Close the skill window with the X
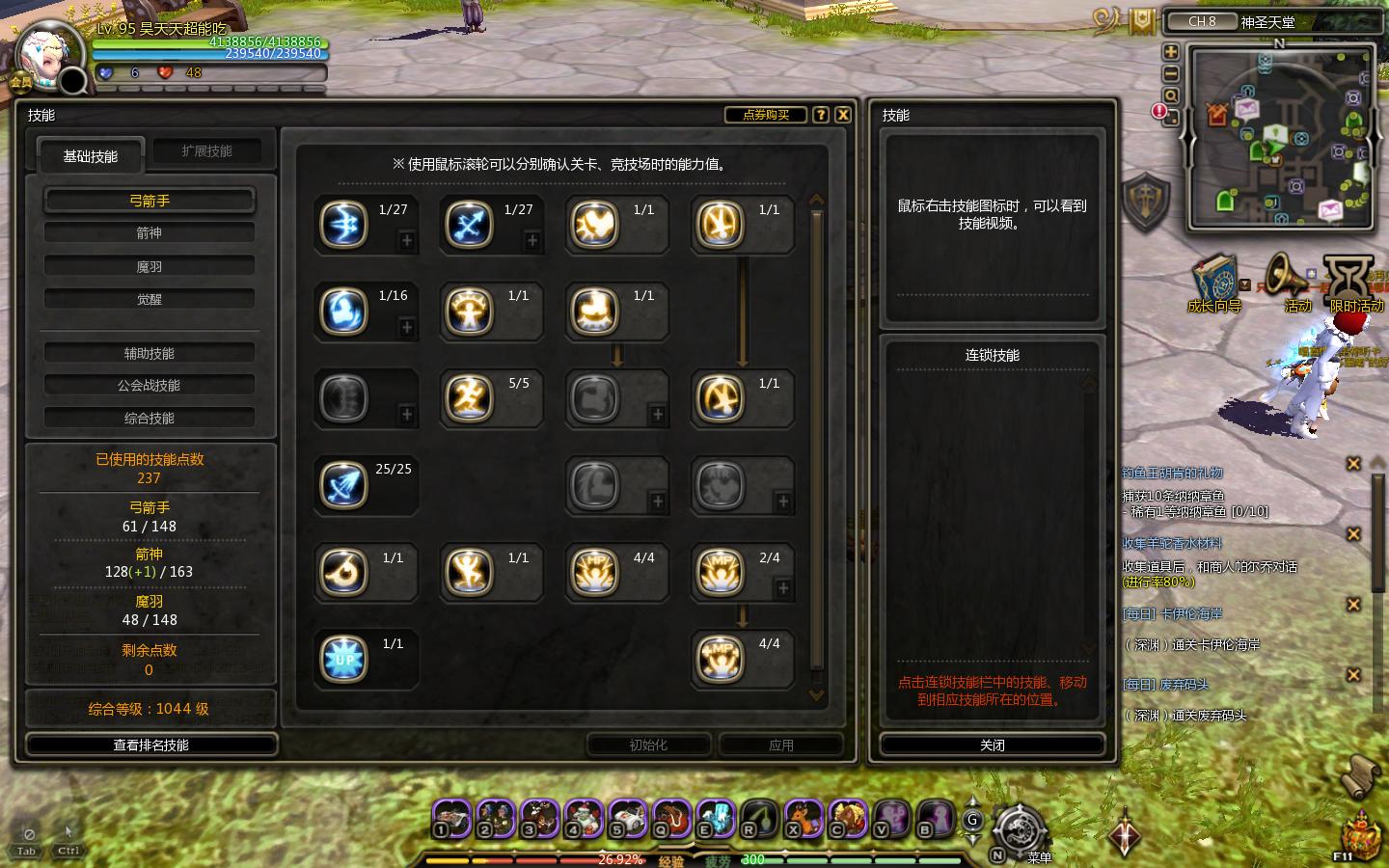The image size is (1389, 868). [843, 115]
